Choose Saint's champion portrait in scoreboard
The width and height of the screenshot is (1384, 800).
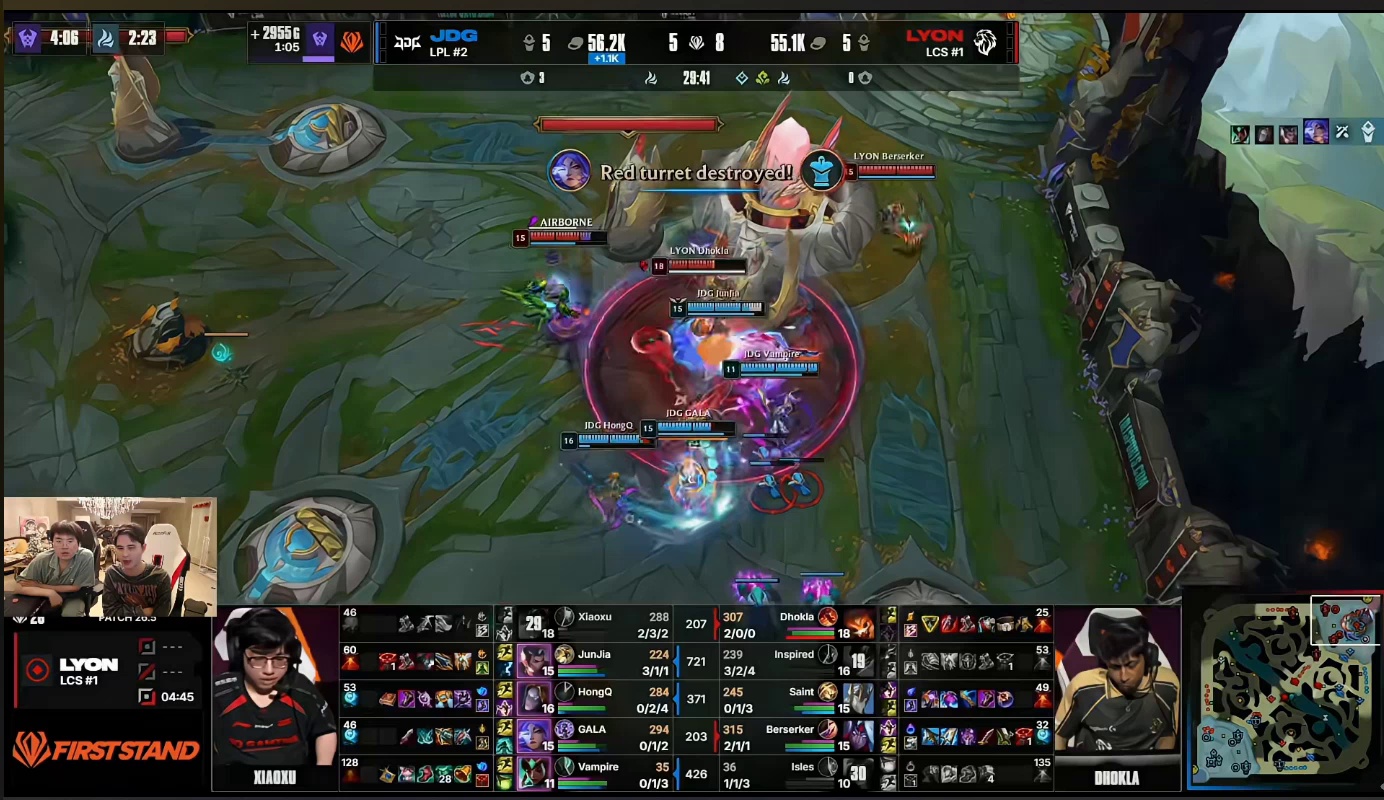(x=857, y=698)
